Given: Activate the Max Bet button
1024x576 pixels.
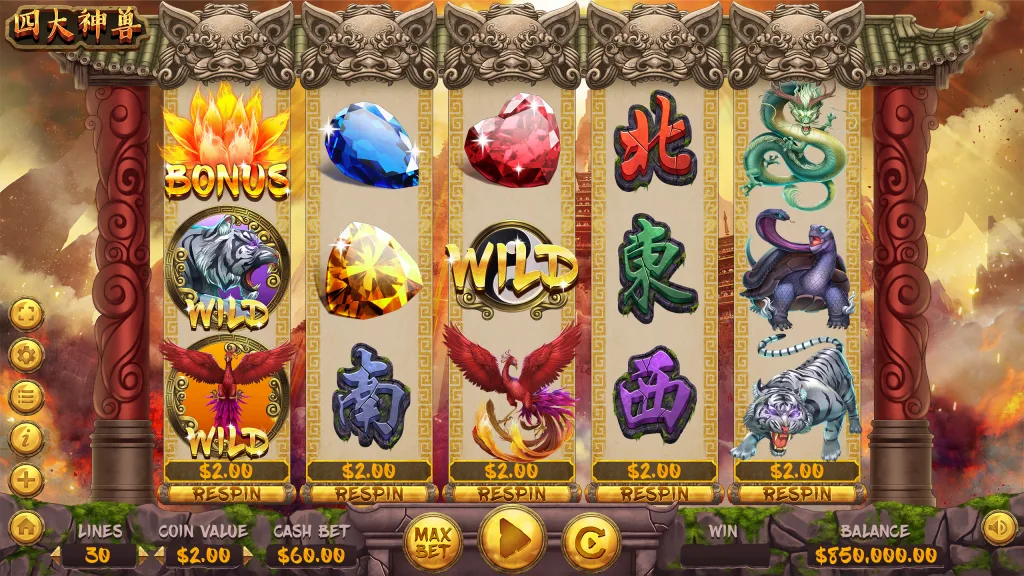Looking at the screenshot, I should (x=434, y=541).
